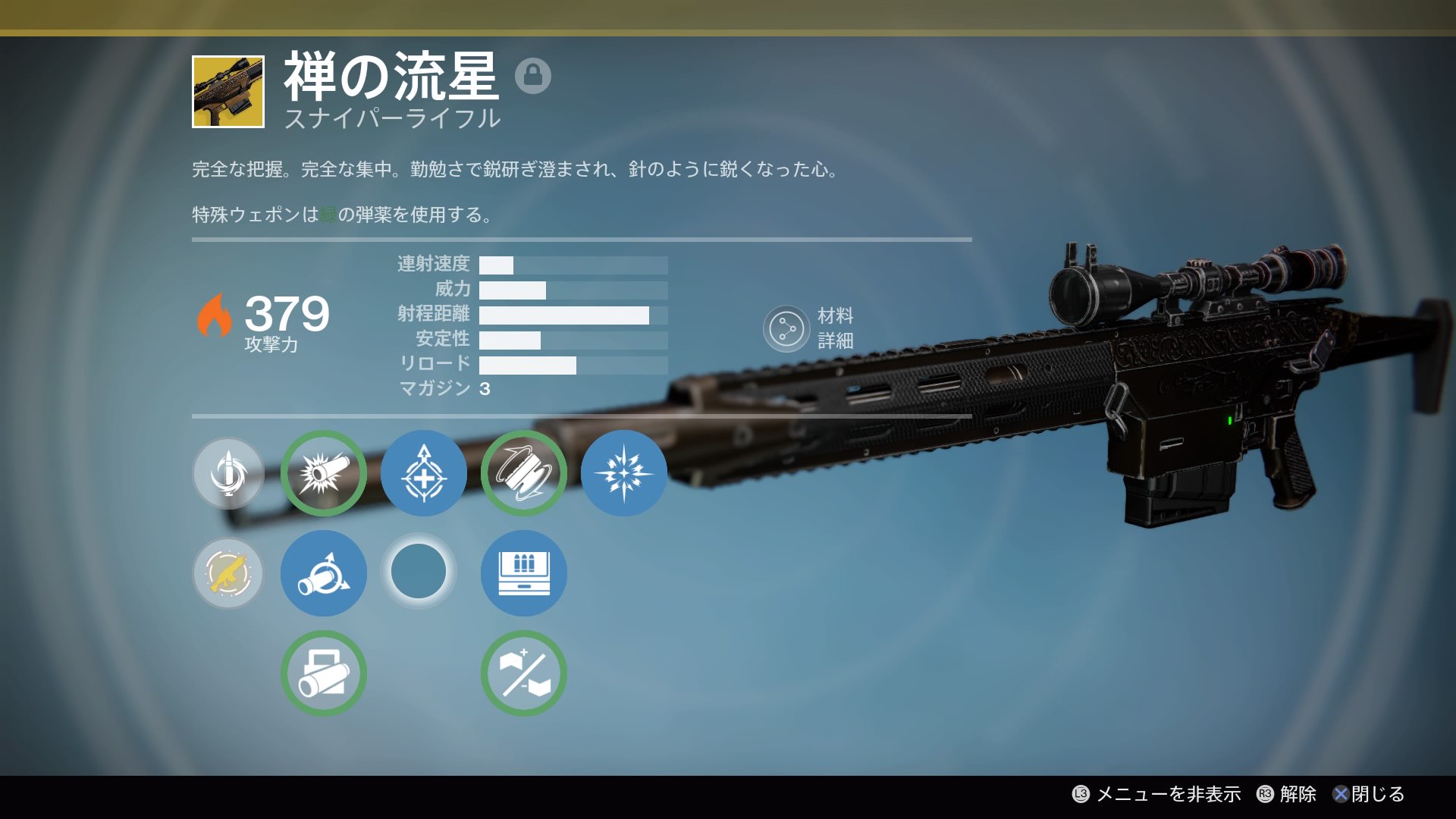The image size is (1456, 819).
Task: Activate the flag trade-off perk
Action: pyautogui.click(x=524, y=673)
